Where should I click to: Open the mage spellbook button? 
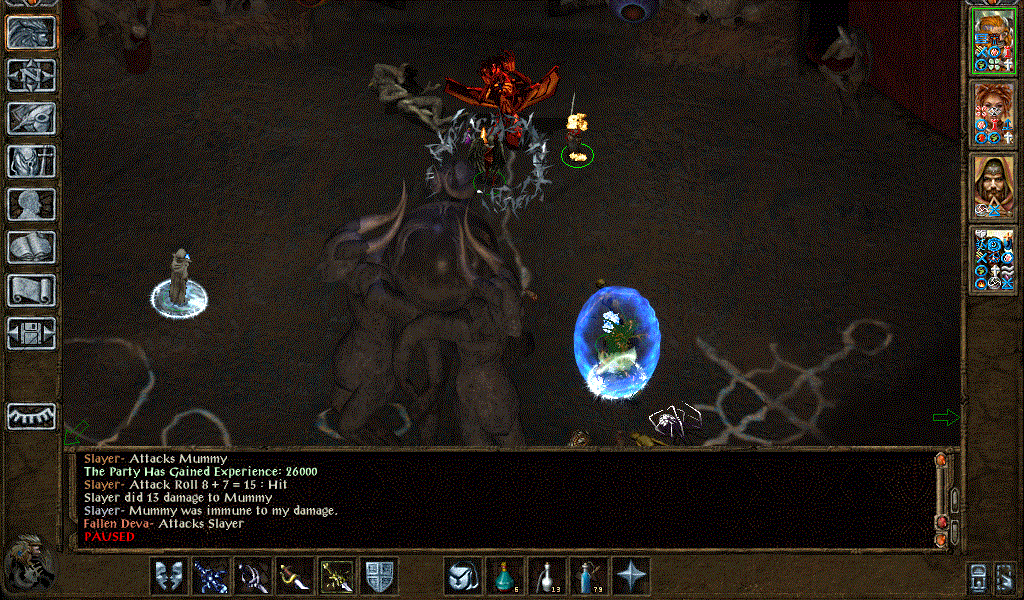point(32,247)
